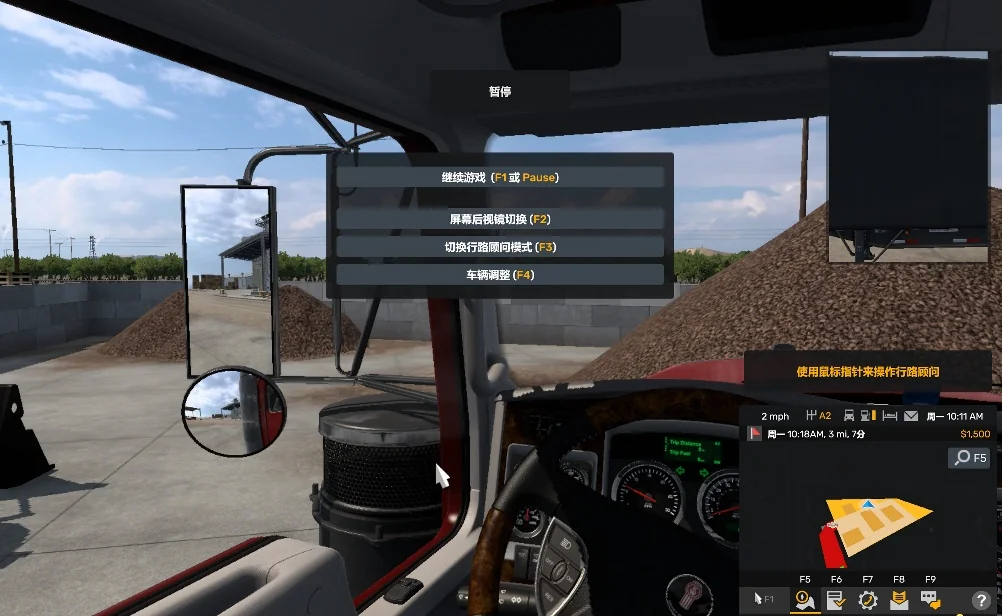1003x616 pixels.
Task: Resume with the 继续游戏 menu entry
Action: pyautogui.click(x=500, y=177)
